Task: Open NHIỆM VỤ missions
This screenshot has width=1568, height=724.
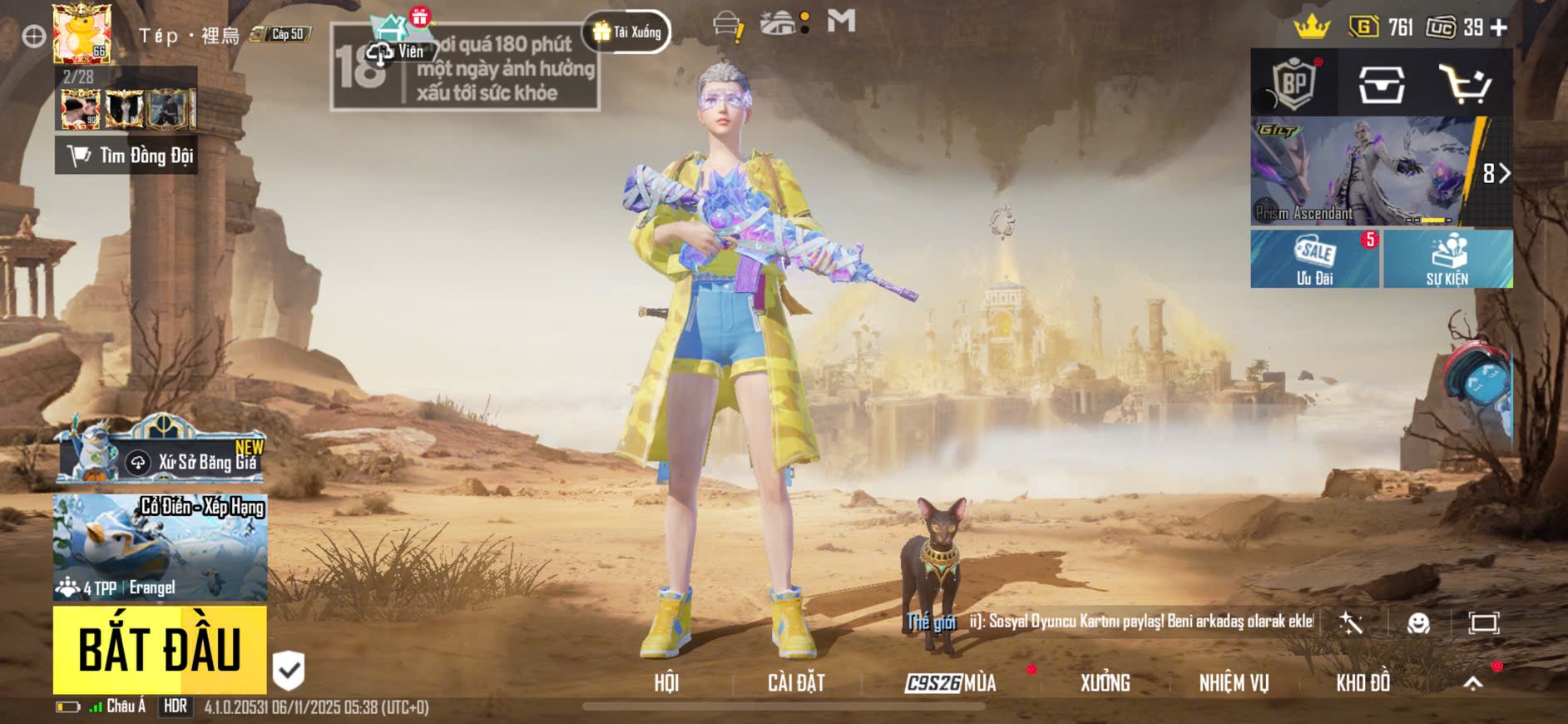Action: [1234, 683]
